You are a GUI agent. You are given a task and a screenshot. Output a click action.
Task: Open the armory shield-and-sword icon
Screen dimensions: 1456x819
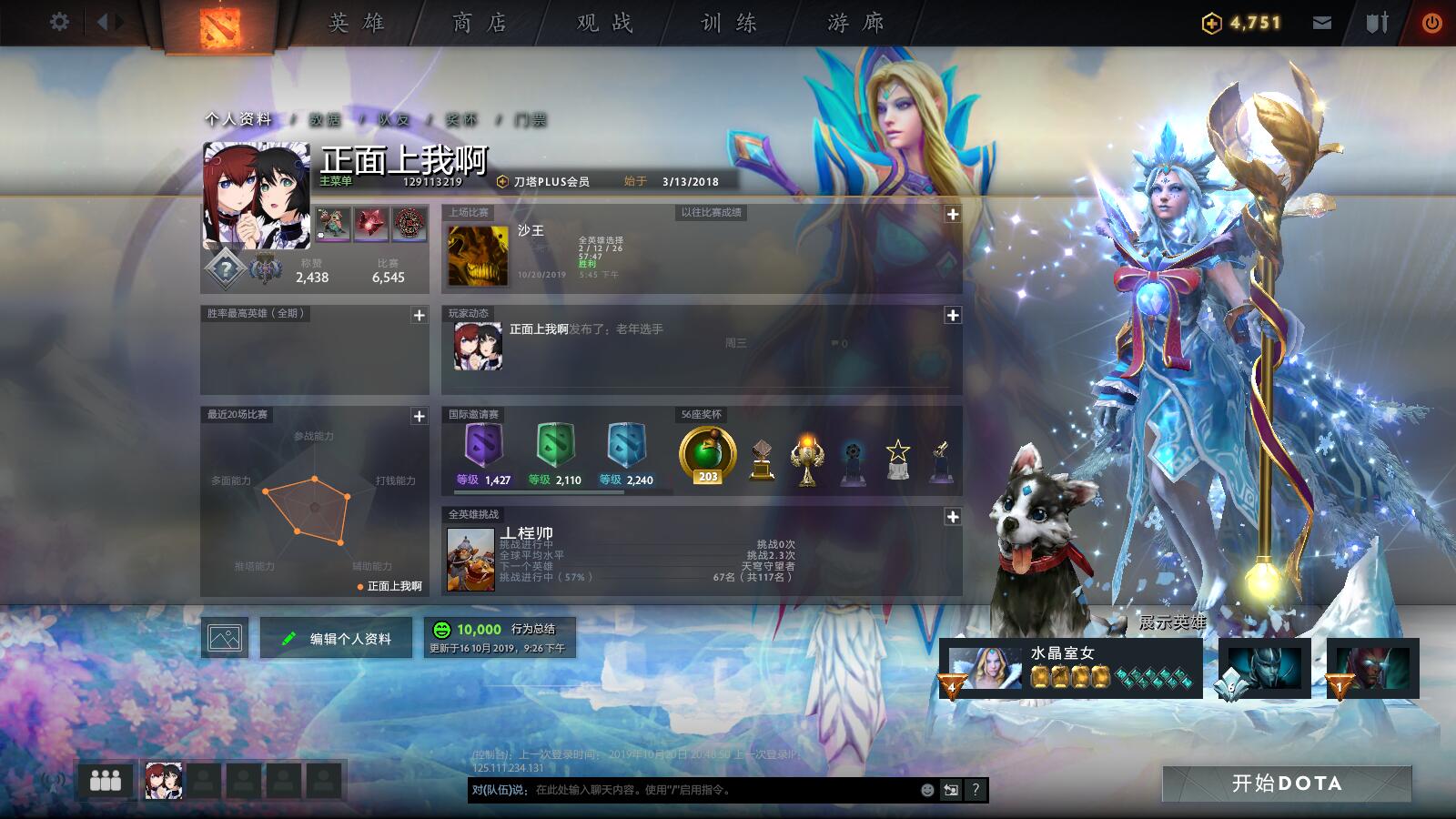tap(1374, 20)
